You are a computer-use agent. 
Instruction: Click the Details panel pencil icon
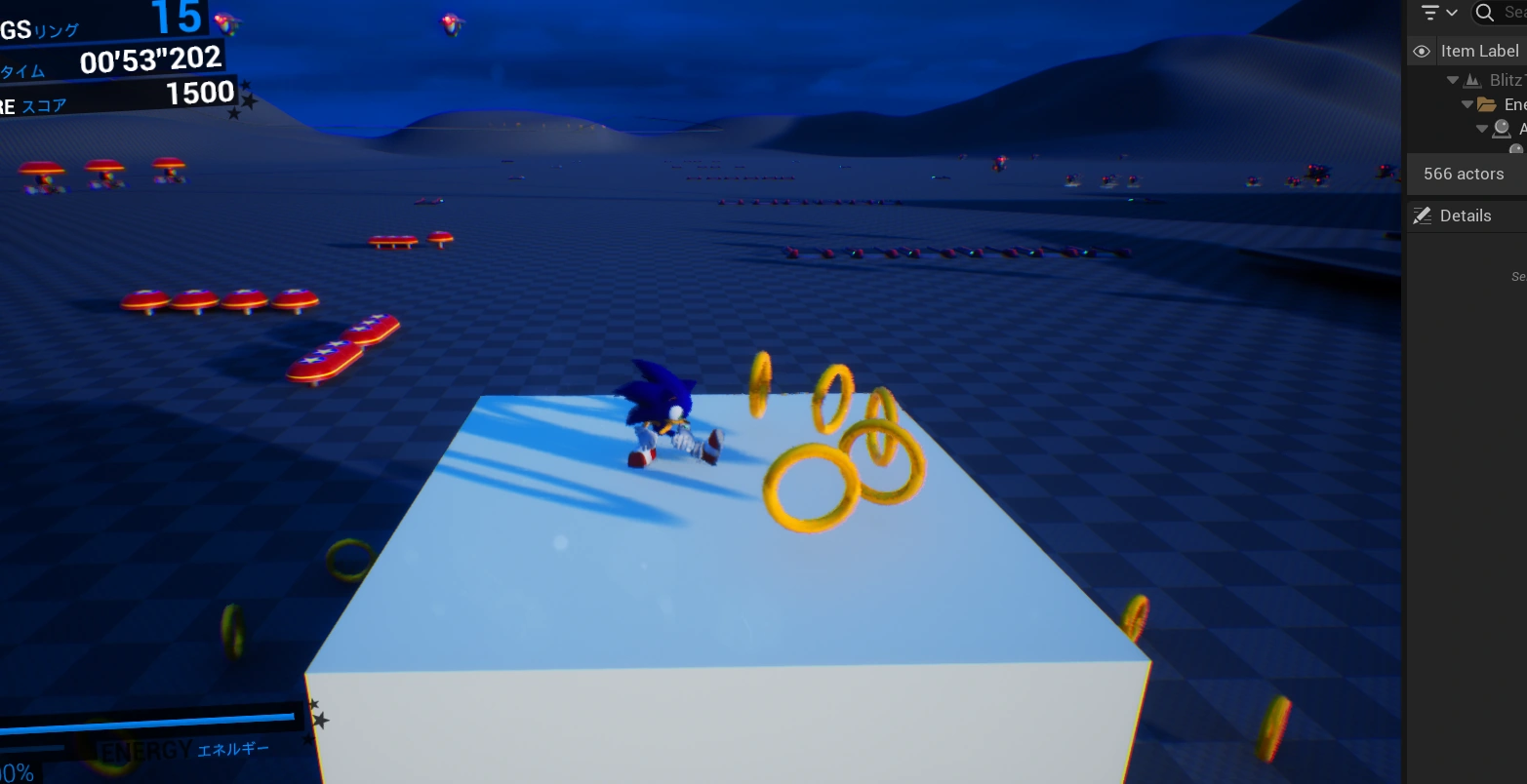pos(1422,216)
